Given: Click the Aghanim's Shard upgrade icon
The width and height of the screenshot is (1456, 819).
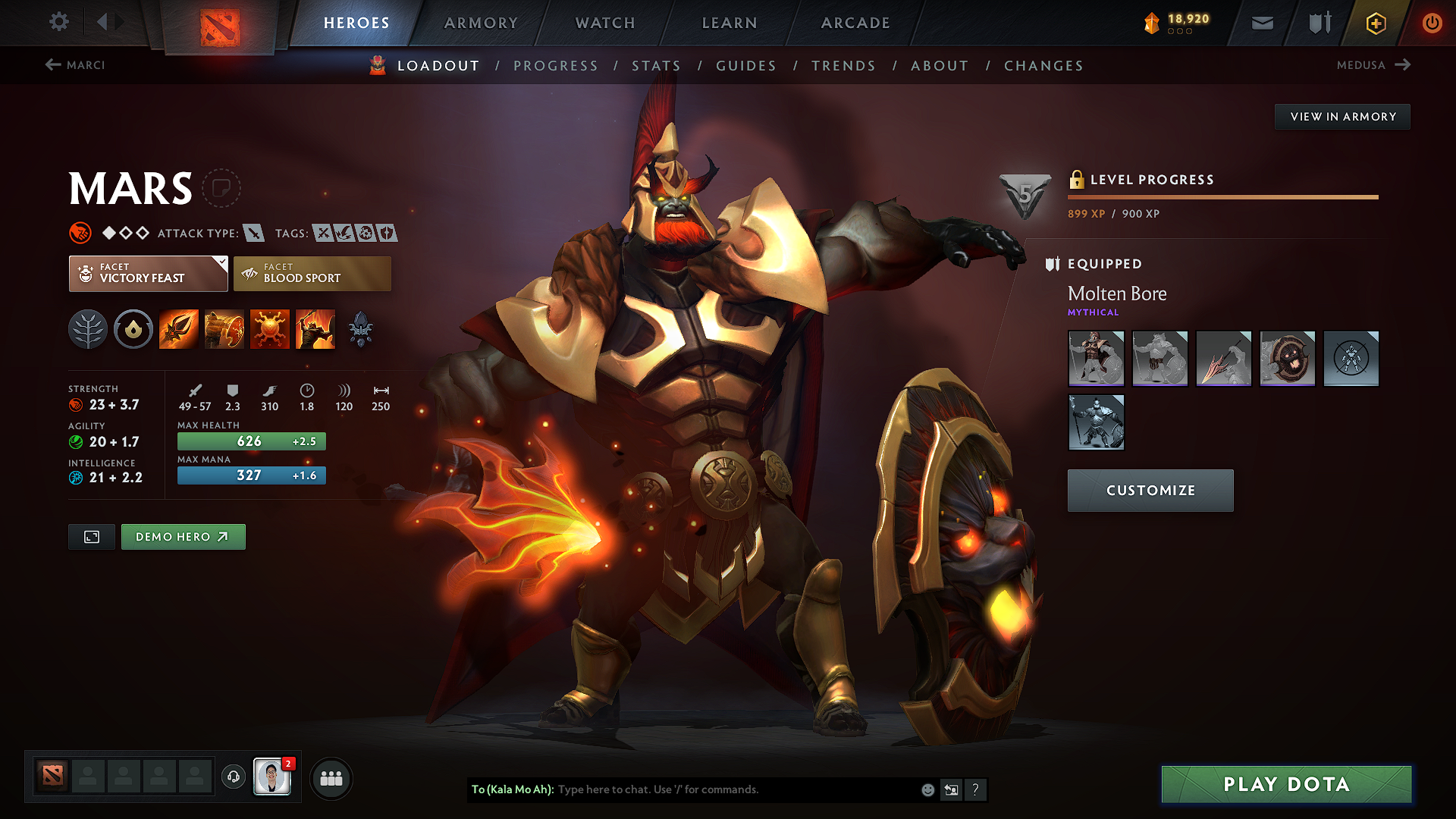Looking at the screenshot, I should pos(361,329).
